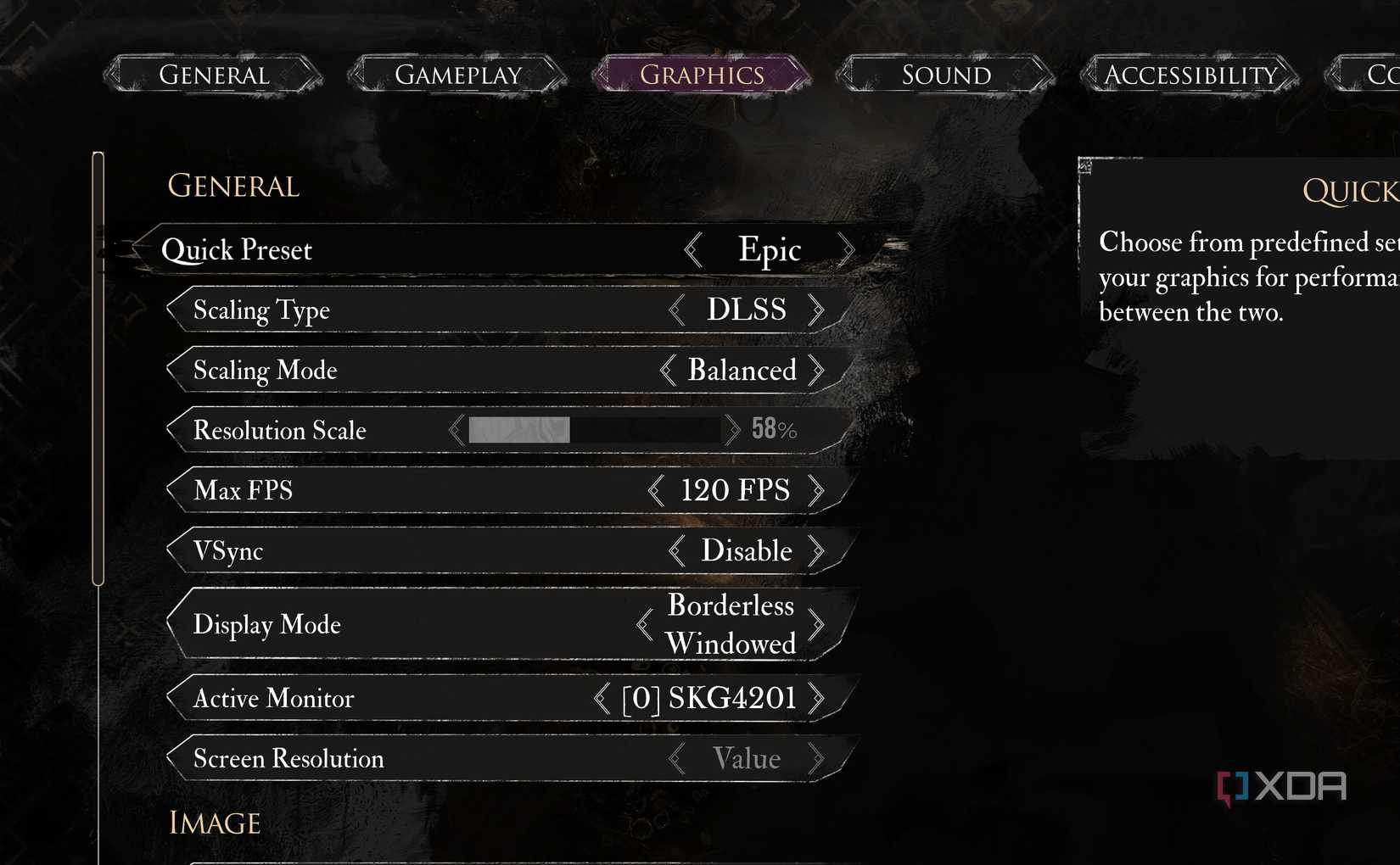1400x865 pixels.
Task: Select the Graphics tab
Action: pyautogui.click(x=702, y=75)
